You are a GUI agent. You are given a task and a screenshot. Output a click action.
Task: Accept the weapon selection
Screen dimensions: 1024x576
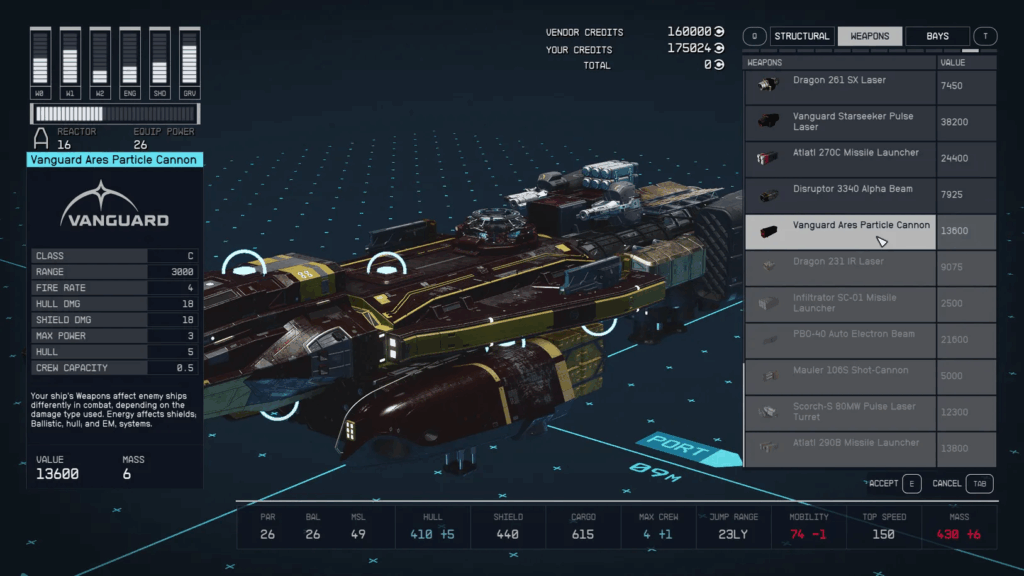click(894, 484)
